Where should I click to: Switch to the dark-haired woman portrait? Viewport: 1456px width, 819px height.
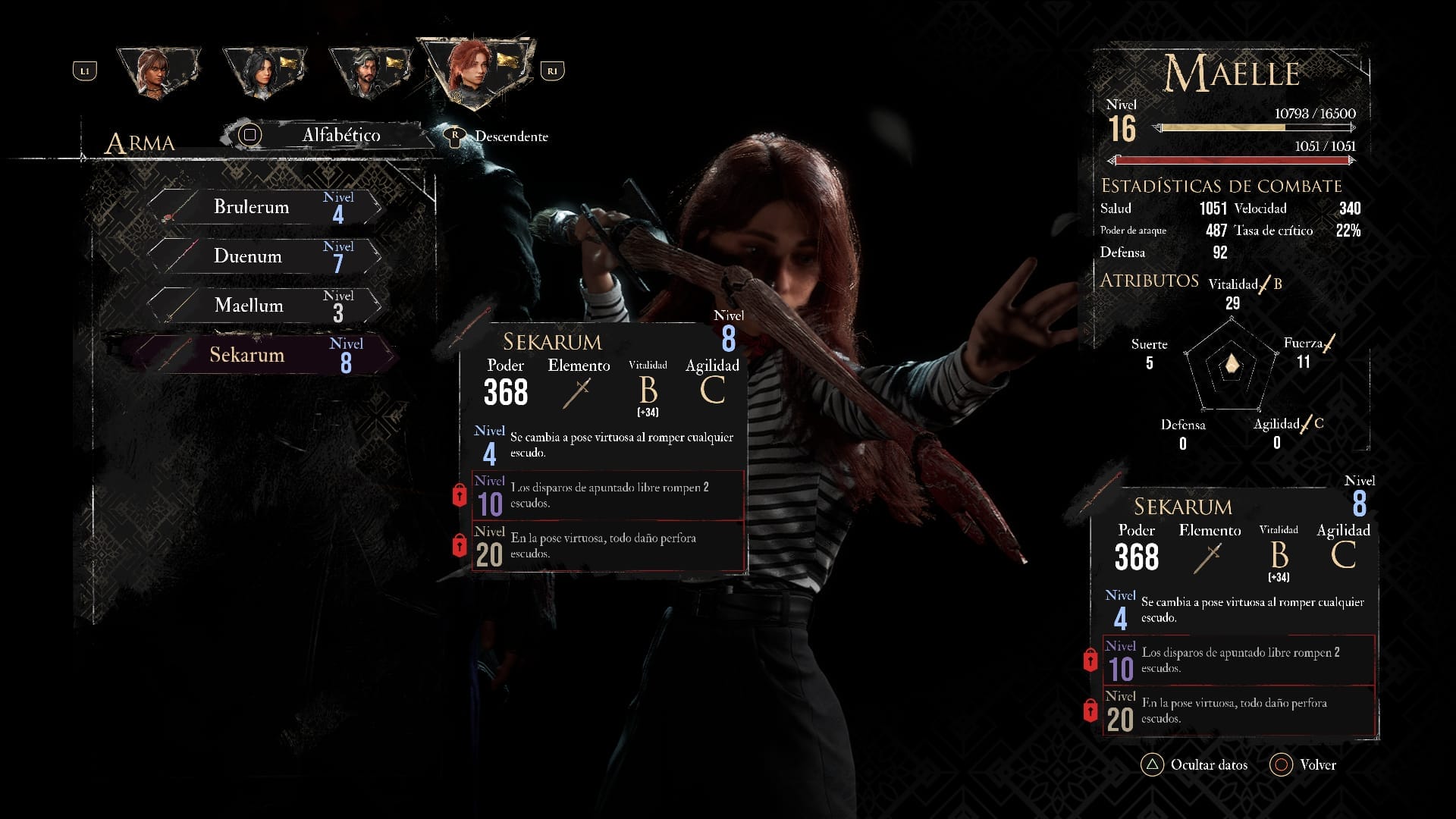[x=262, y=72]
